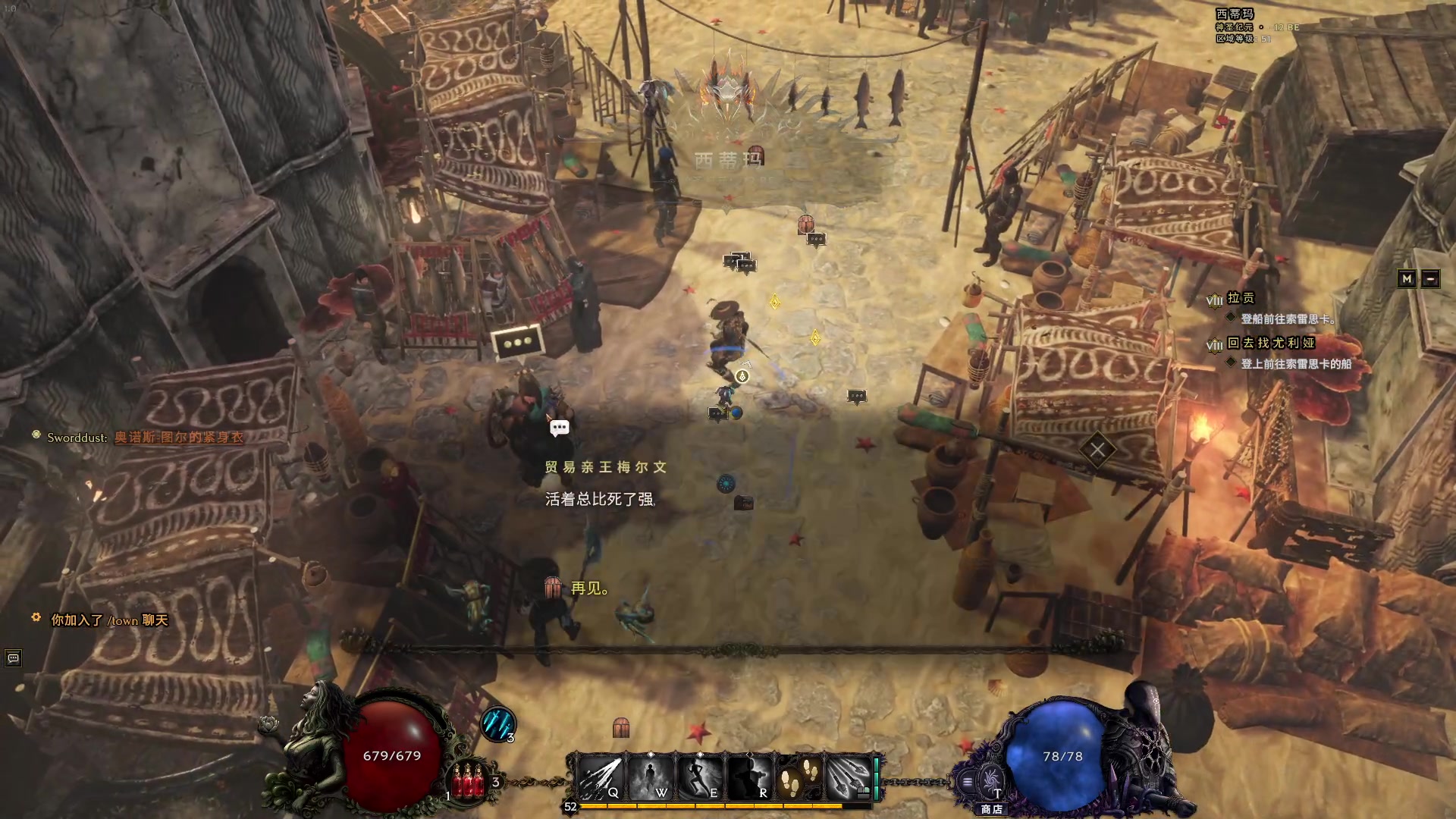Open the linked item 奥诺斯·图尔的紧身衣 in chat

pyautogui.click(x=179, y=438)
